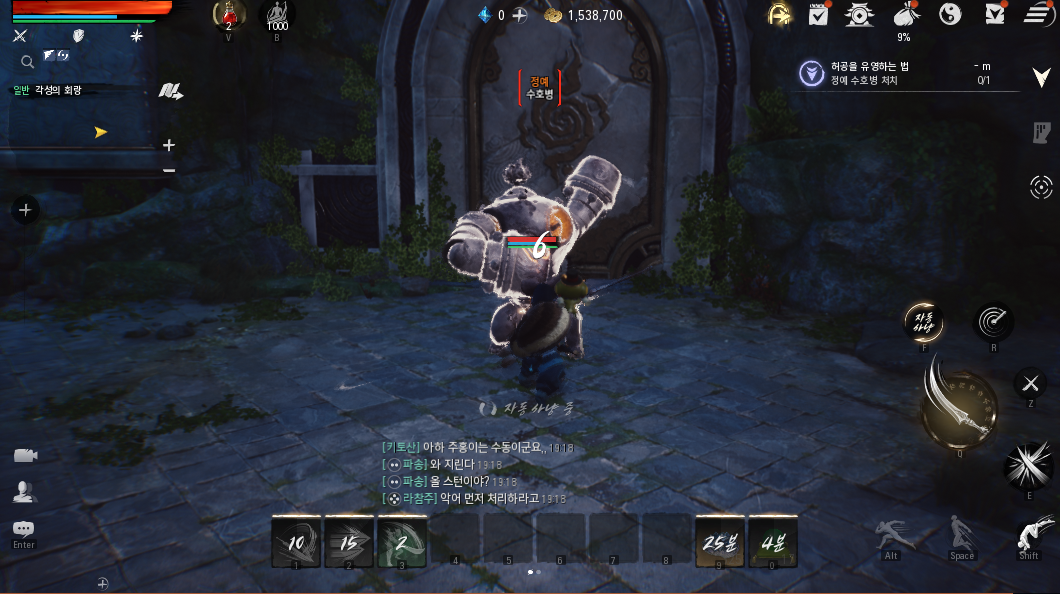1060x594 pixels.
Task: Activate the radar scan button
Action: [x=994, y=322]
